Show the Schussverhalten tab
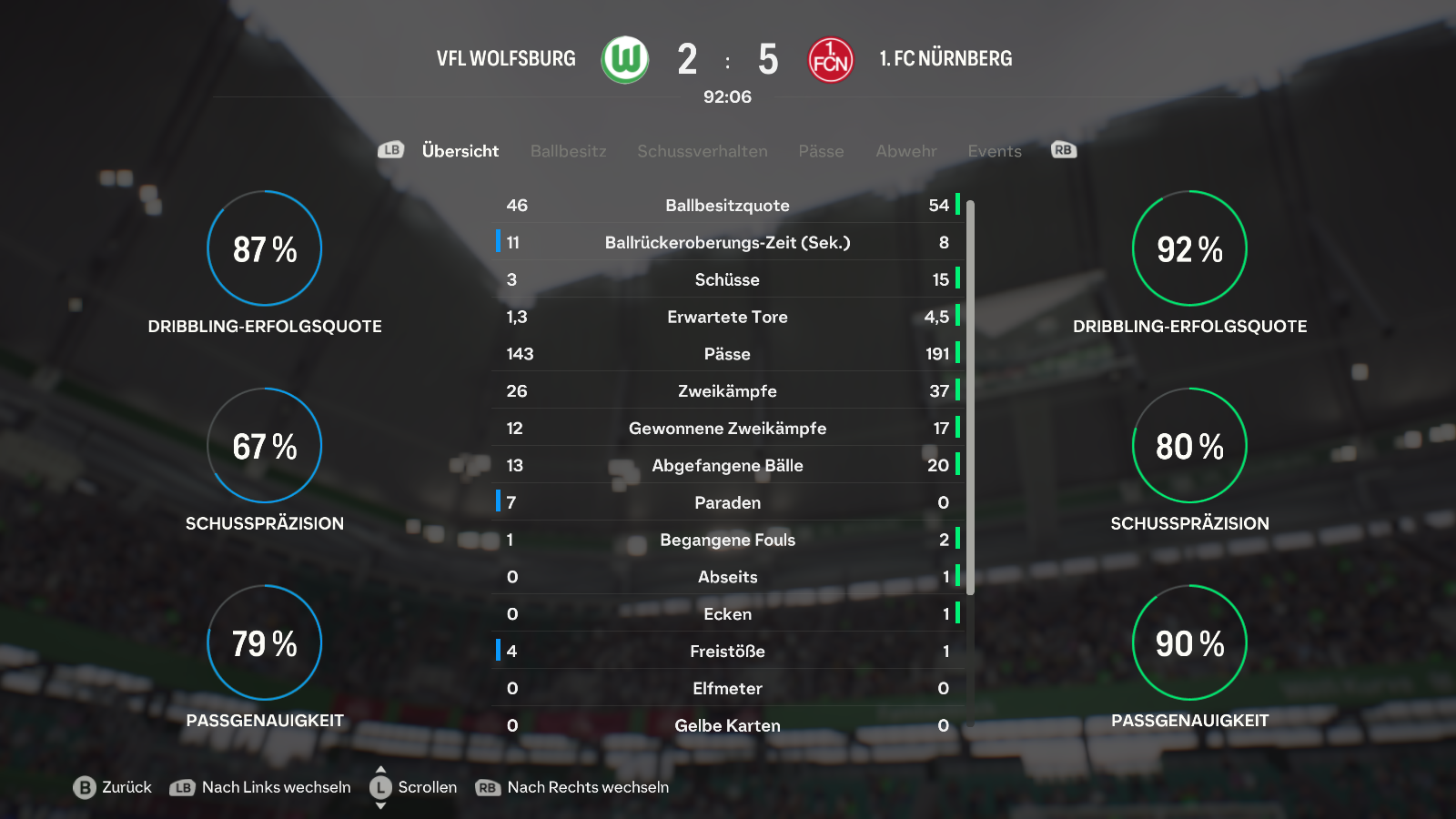Viewport: 1456px width, 819px height. point(702,151)
